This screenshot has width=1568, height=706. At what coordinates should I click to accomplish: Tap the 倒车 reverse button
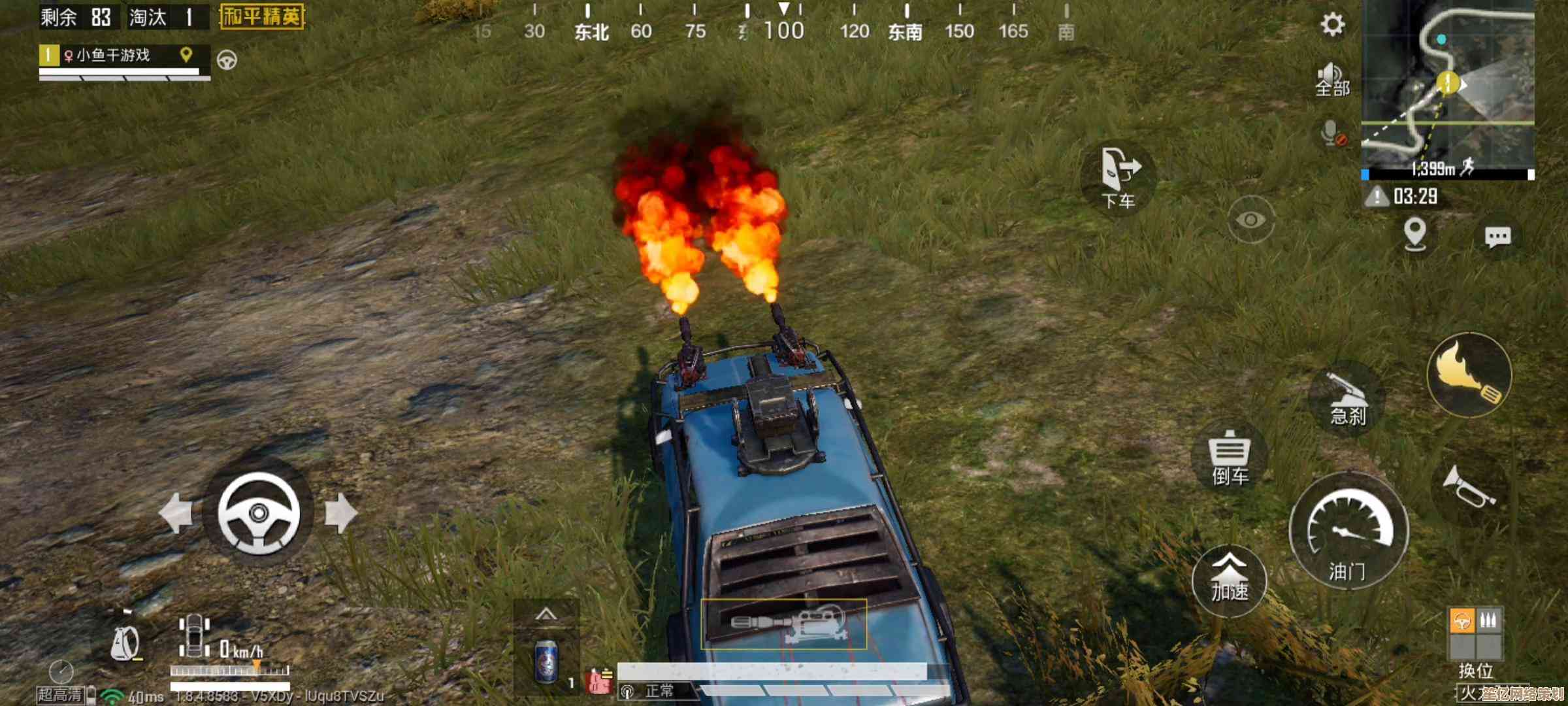click(x=1230, y=458)
